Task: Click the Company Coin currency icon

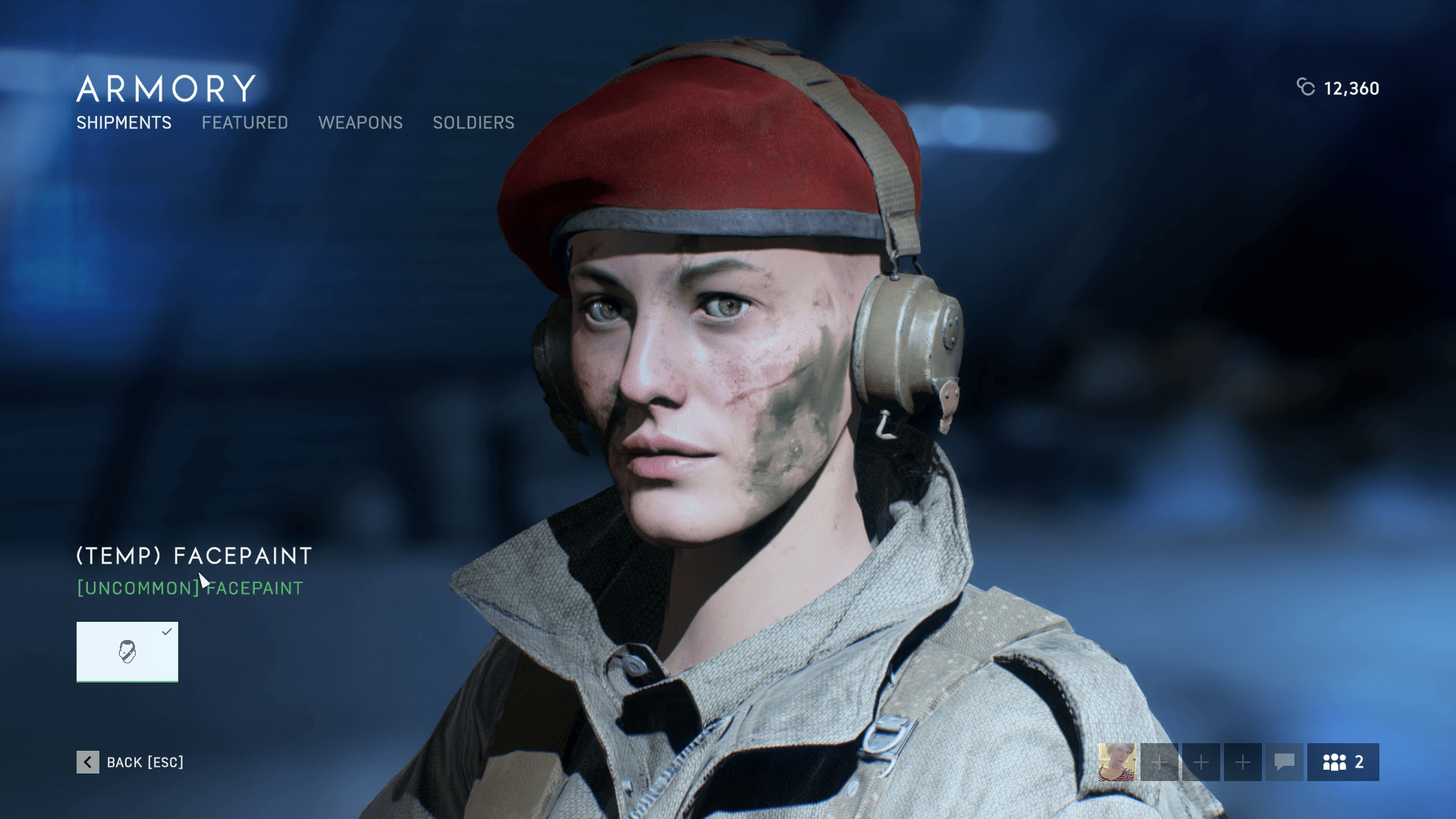Action: point(1305,89)
